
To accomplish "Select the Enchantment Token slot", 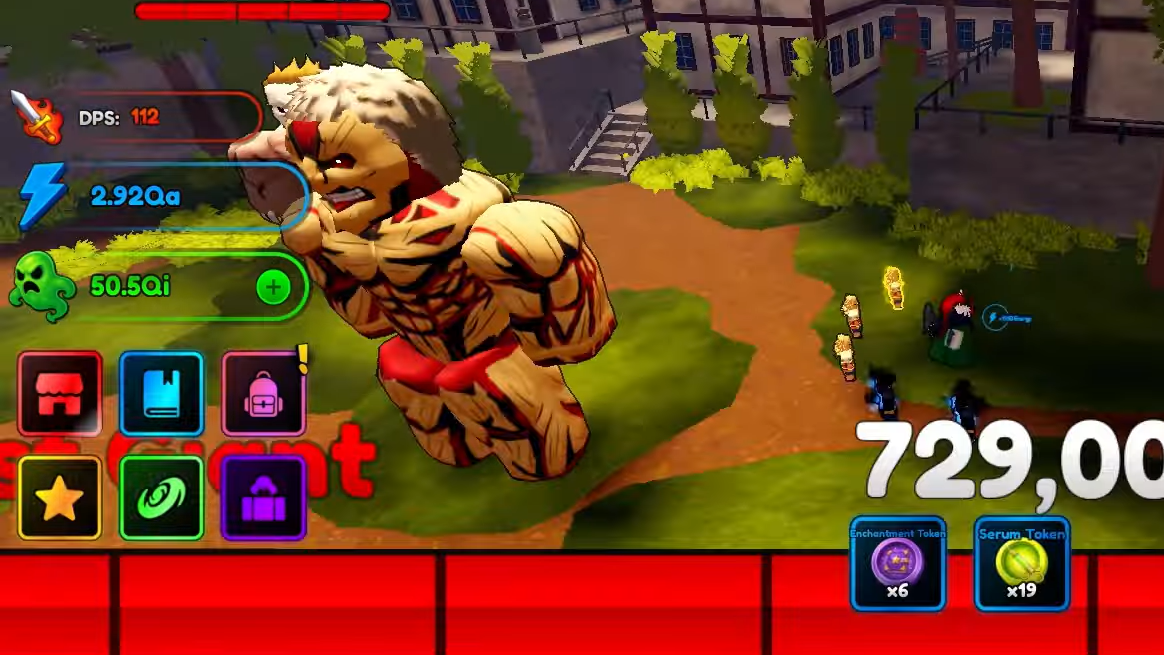I will [897, 564].
